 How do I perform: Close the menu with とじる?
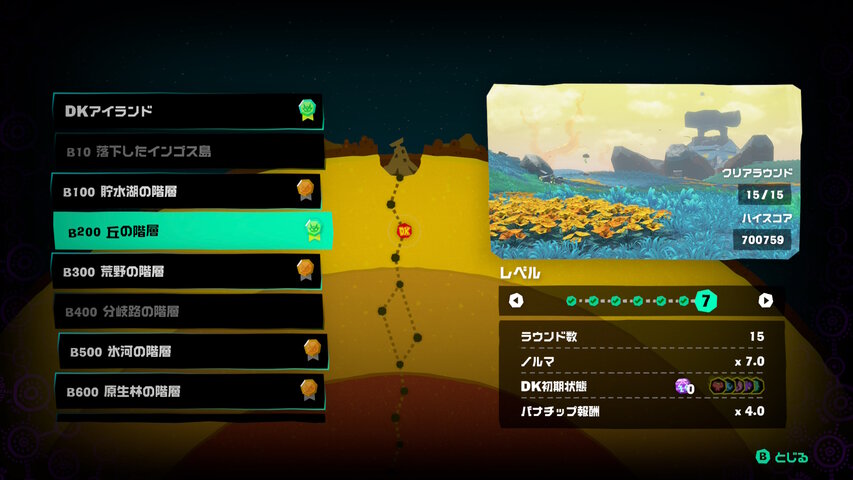click(781, 457)
